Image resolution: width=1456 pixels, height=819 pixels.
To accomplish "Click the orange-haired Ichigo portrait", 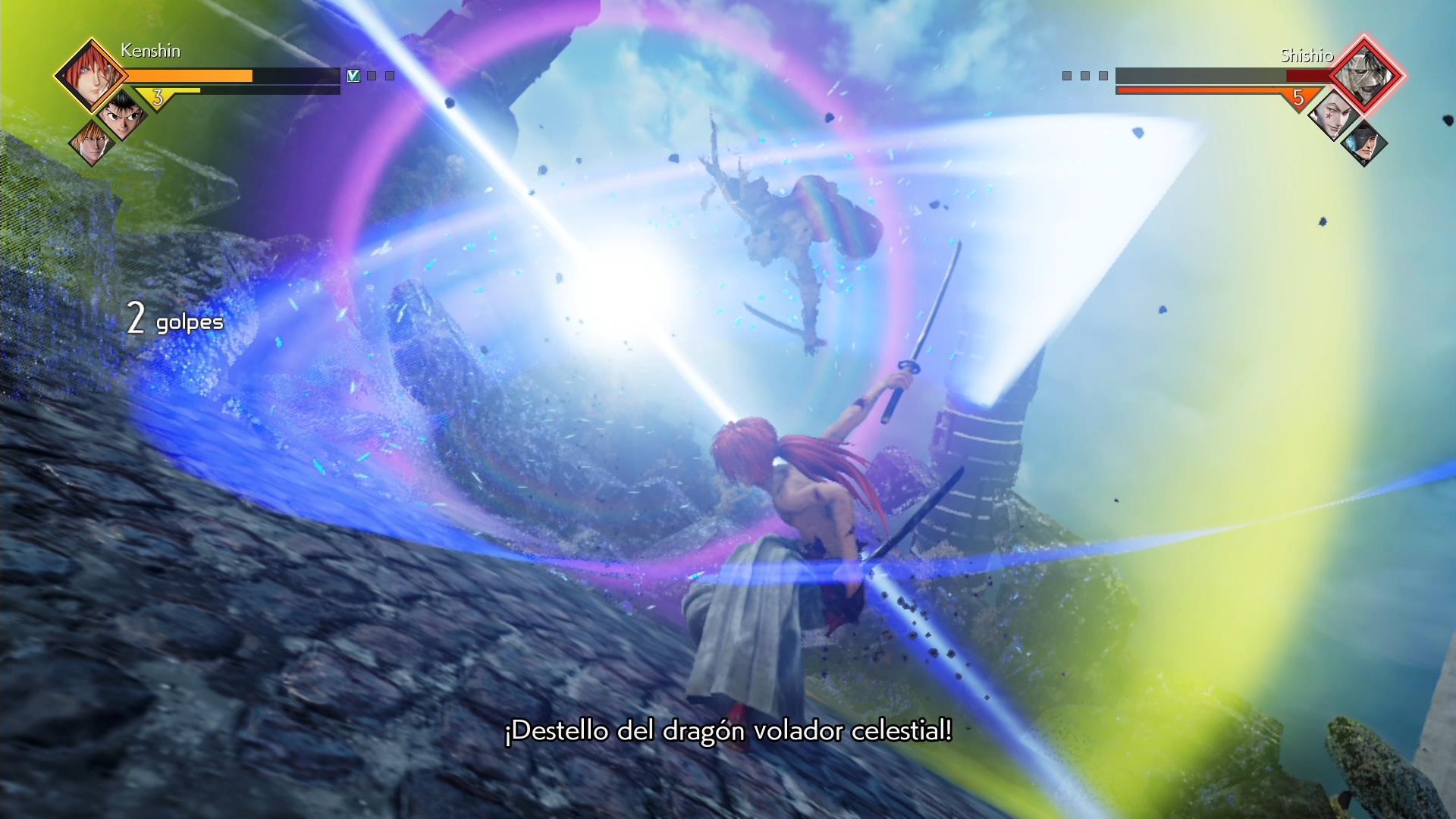I will click(x=90, y=141).
